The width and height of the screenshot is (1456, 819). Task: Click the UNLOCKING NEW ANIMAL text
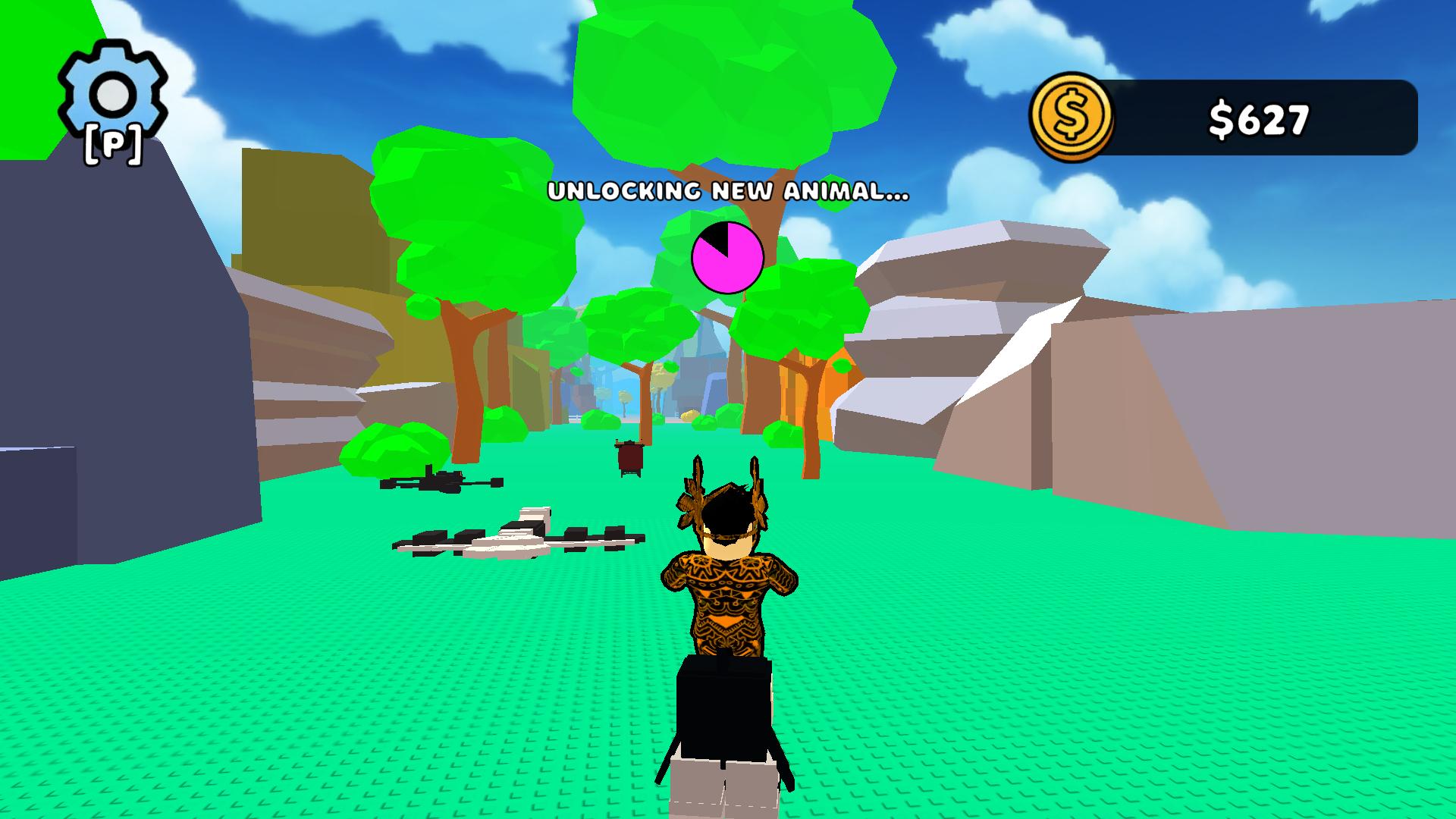[x=728, y=193]
